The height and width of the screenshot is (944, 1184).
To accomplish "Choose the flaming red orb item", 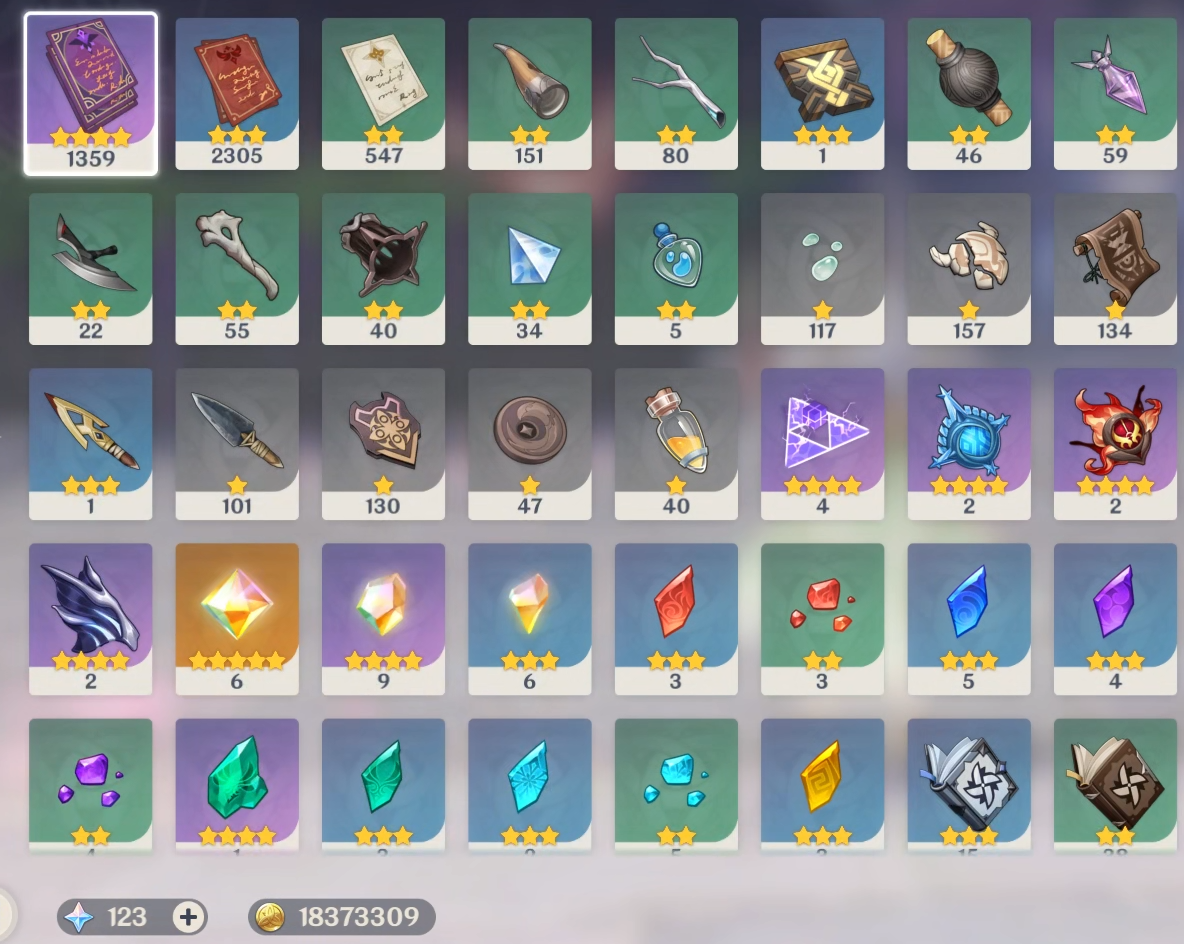I will click(1115, 442).
